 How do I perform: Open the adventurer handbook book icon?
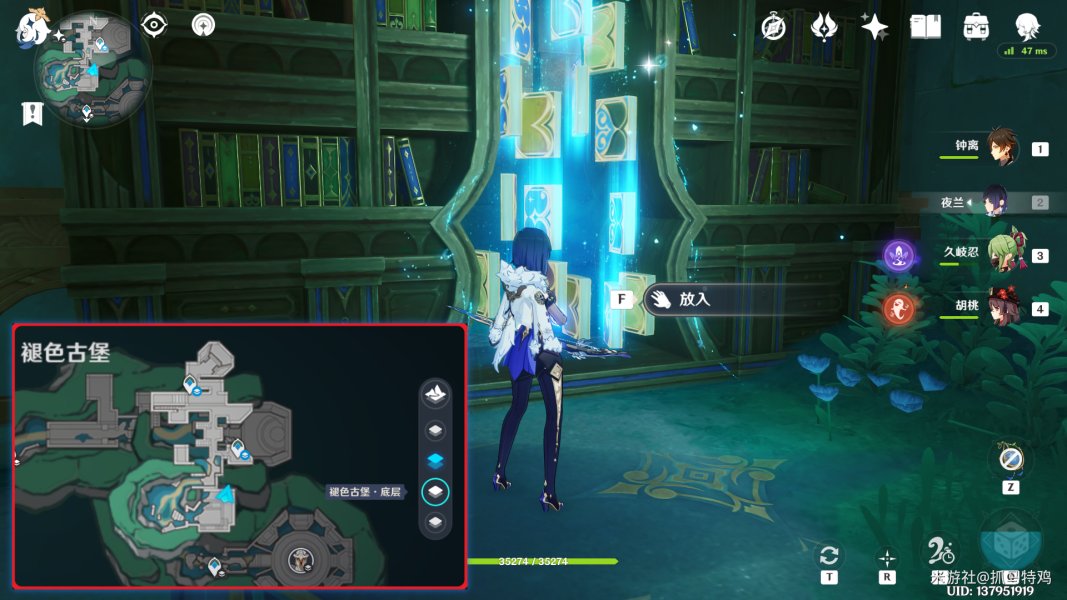926,27
